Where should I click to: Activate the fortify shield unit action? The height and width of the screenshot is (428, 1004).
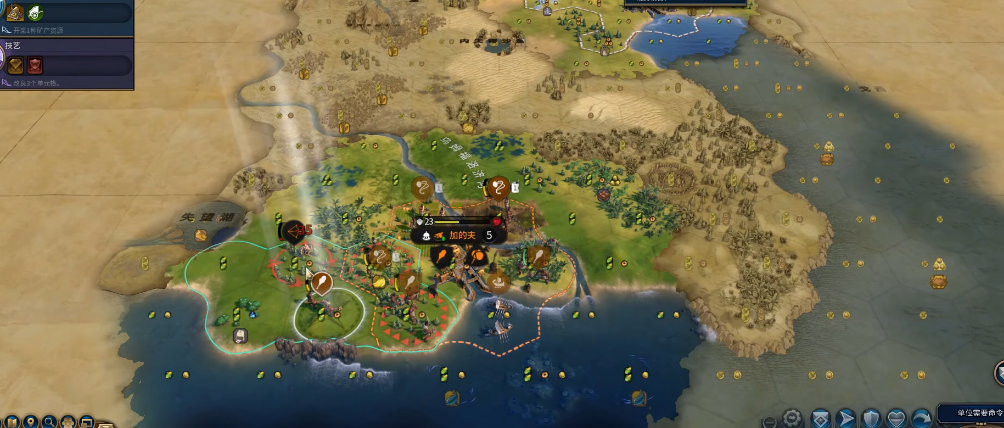point(871,417)
